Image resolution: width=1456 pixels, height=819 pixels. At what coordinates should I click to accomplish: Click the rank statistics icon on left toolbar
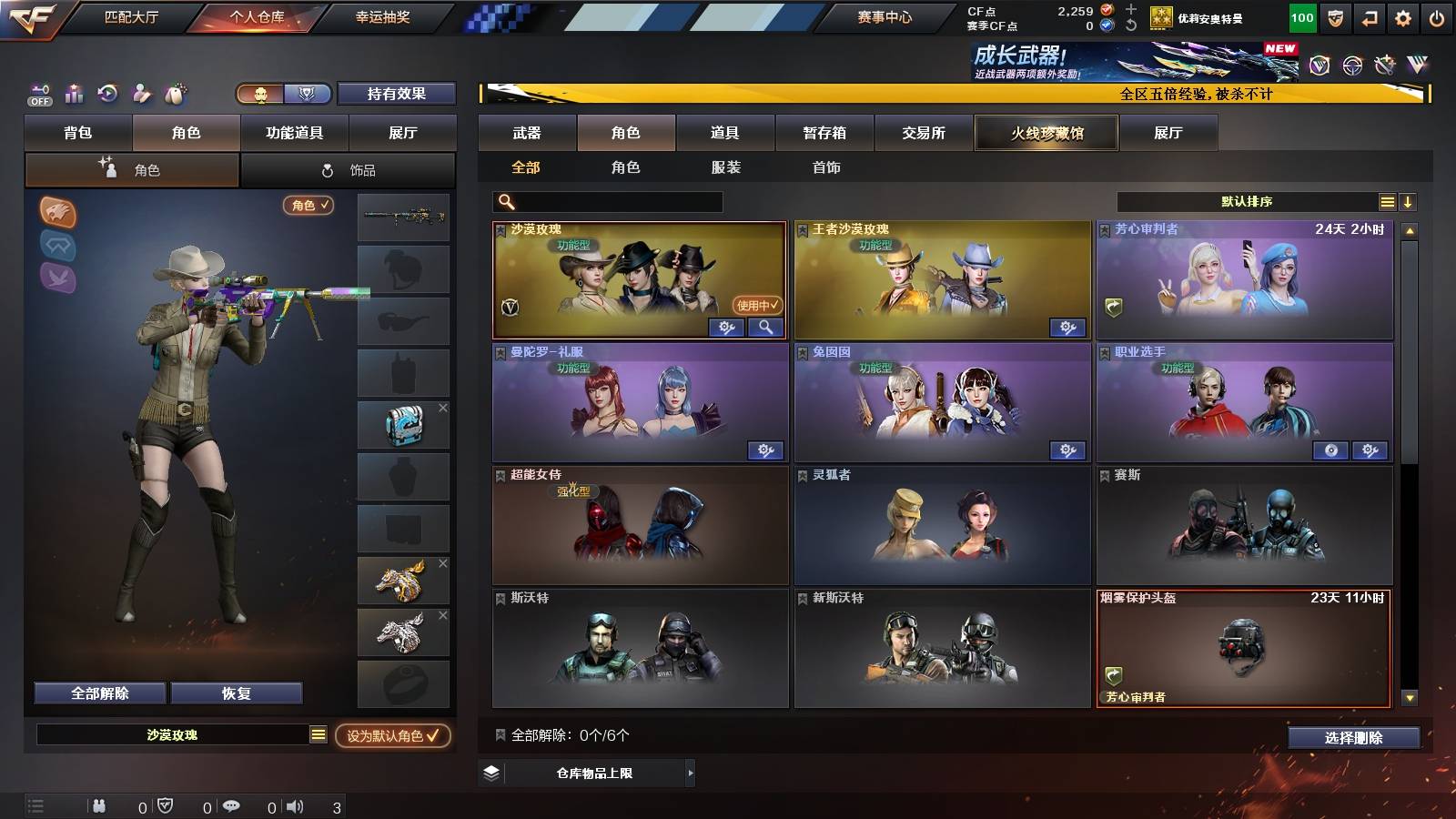[72, 94]
